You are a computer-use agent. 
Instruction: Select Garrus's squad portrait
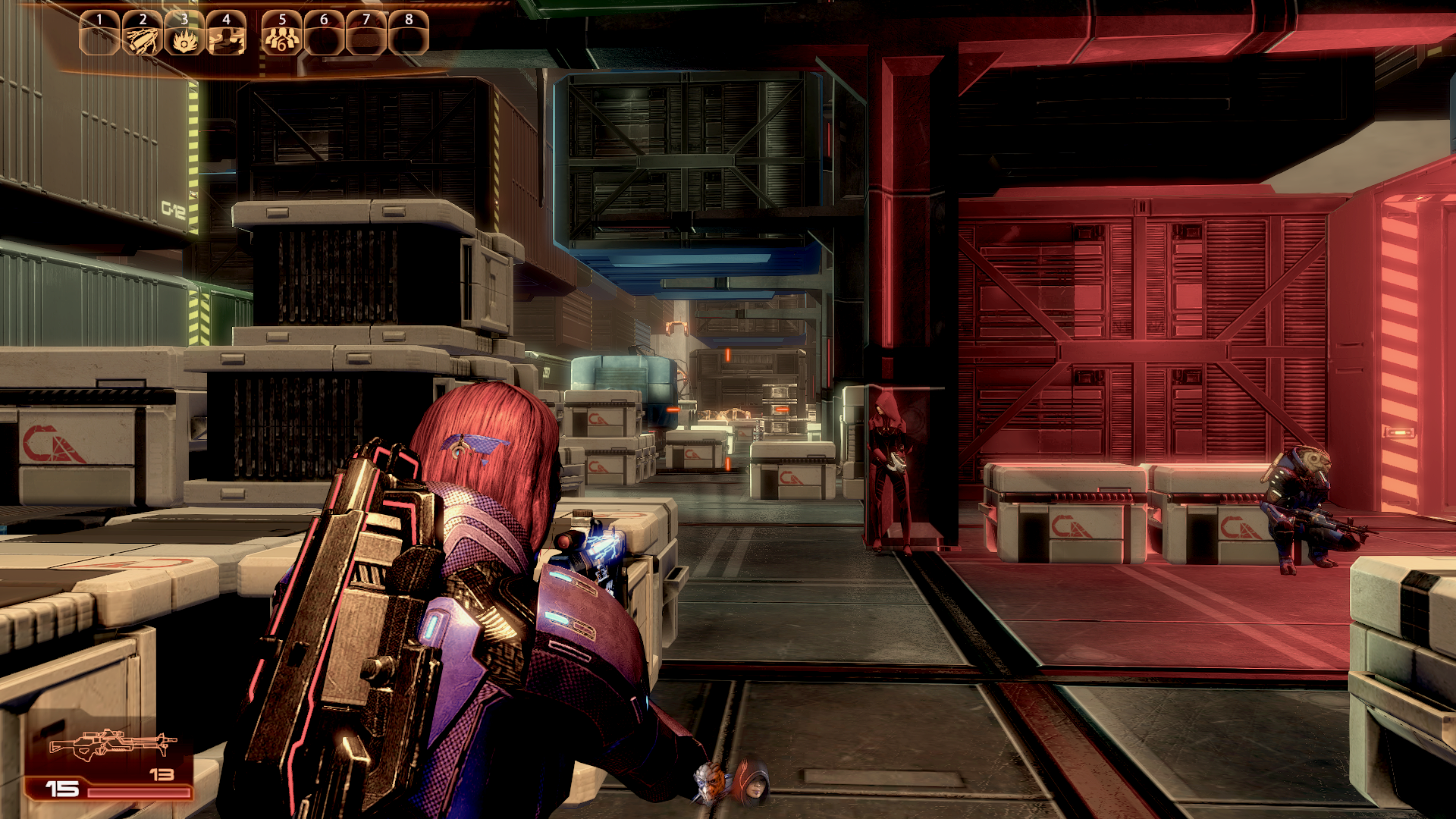pos(711,783)
